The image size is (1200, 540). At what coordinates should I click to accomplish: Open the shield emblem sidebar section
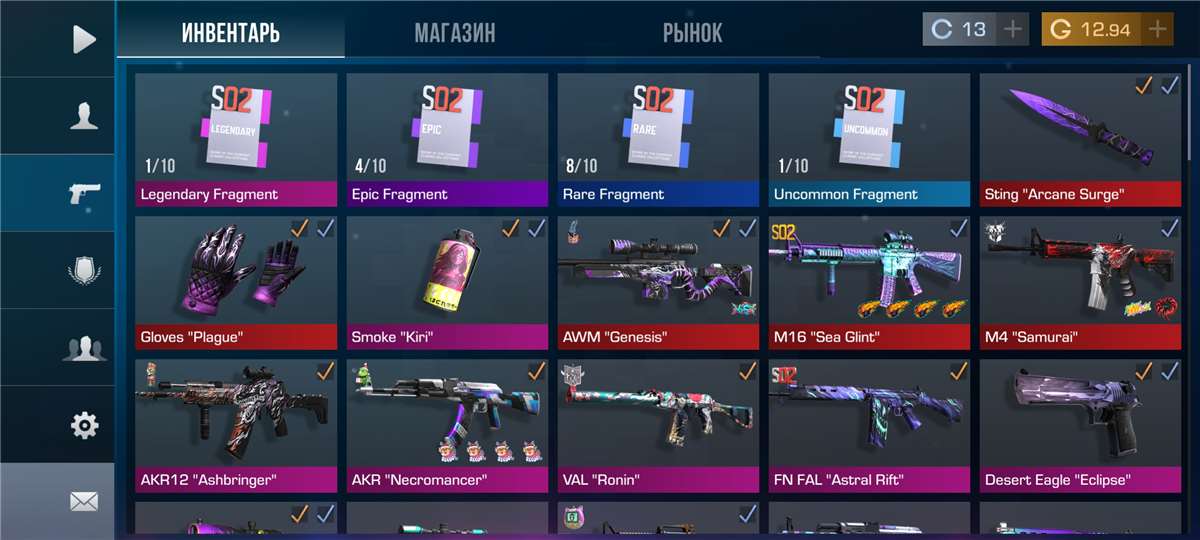coord(84,271)
